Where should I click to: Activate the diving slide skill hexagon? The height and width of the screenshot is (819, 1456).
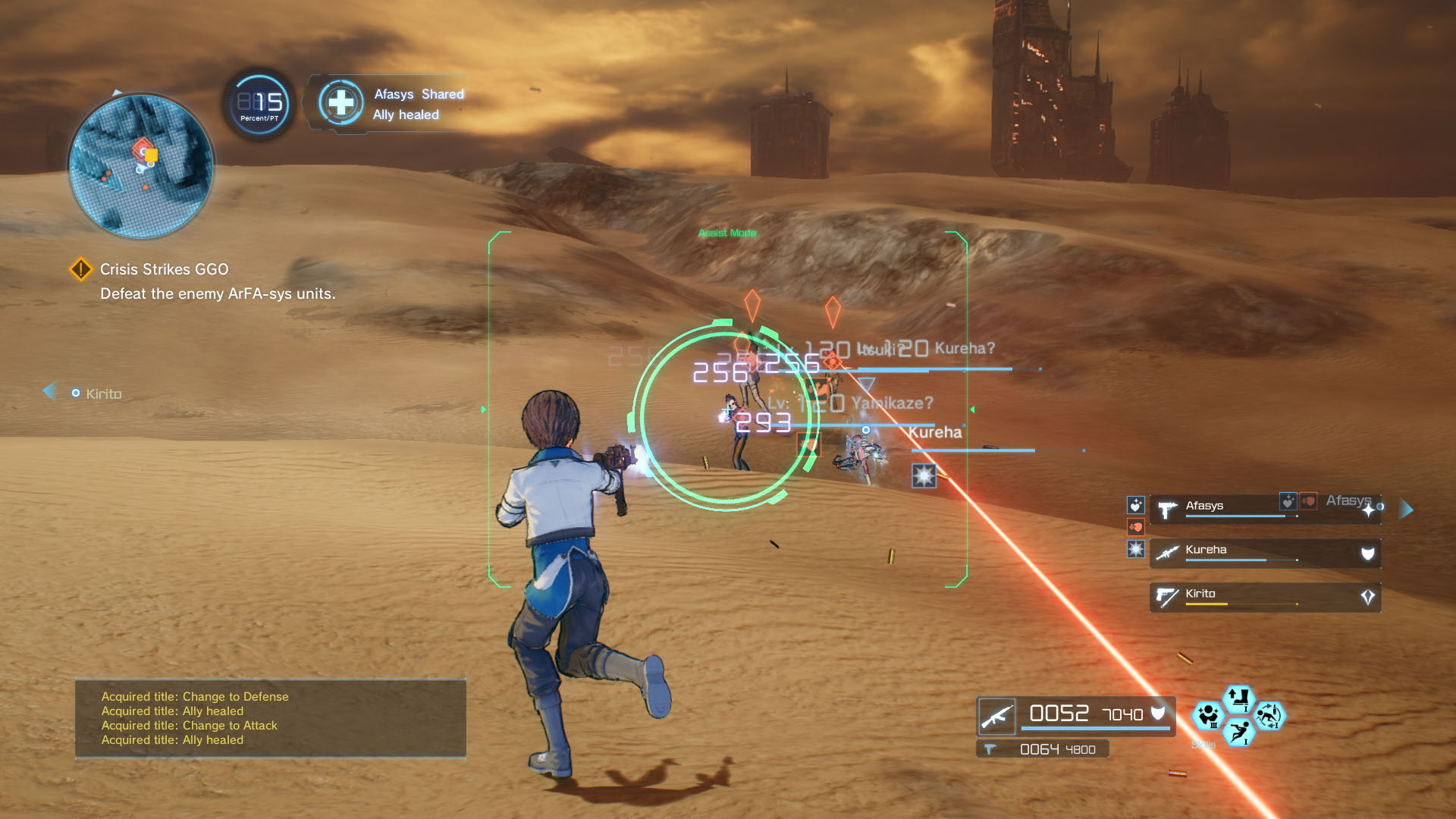(x=1239, y=732)
